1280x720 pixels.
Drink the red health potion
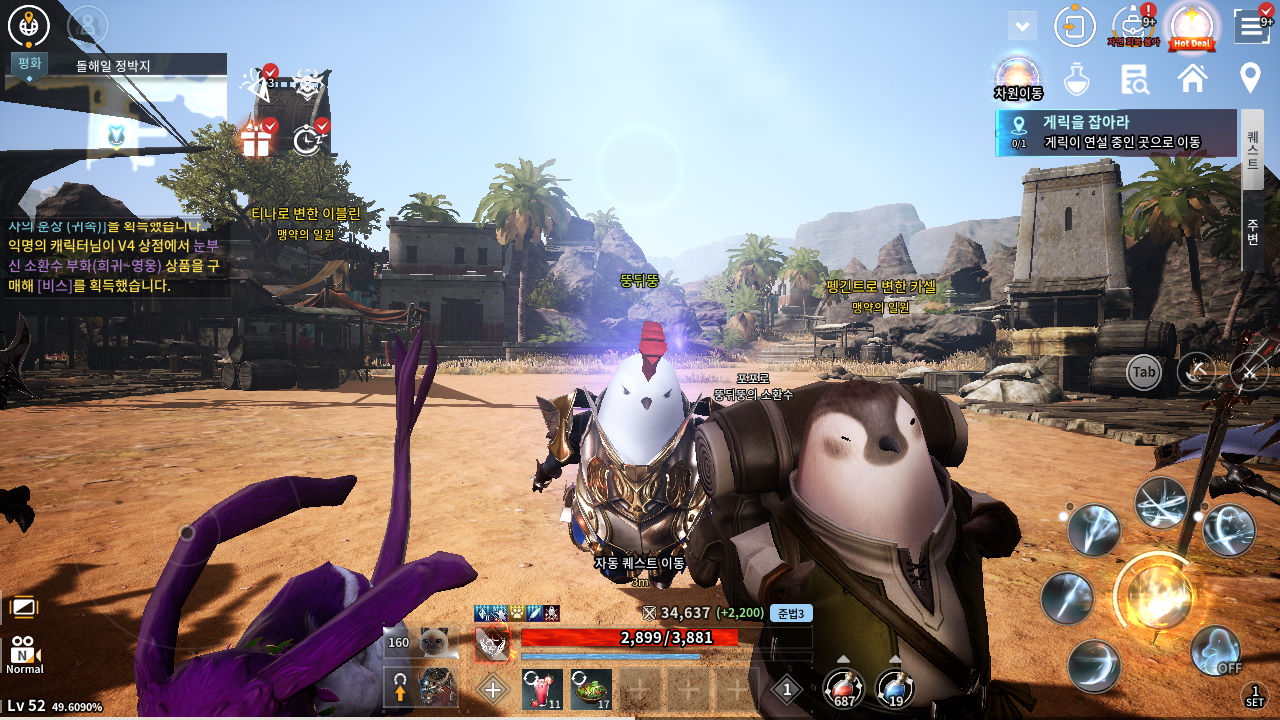pos(842,688)
